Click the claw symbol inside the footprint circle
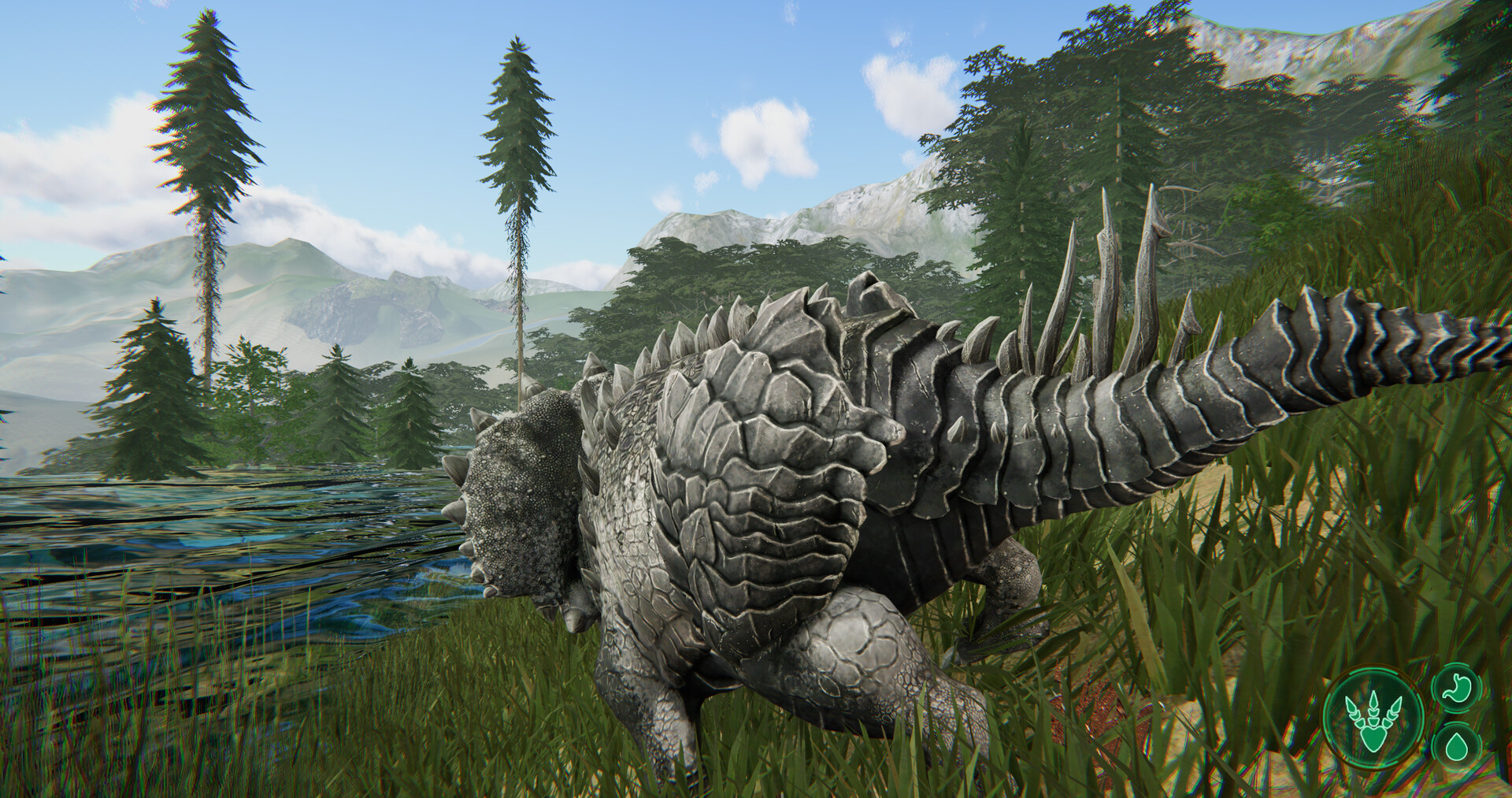The height and width of the screenshot is (798, 1512). coord(1373,722)
